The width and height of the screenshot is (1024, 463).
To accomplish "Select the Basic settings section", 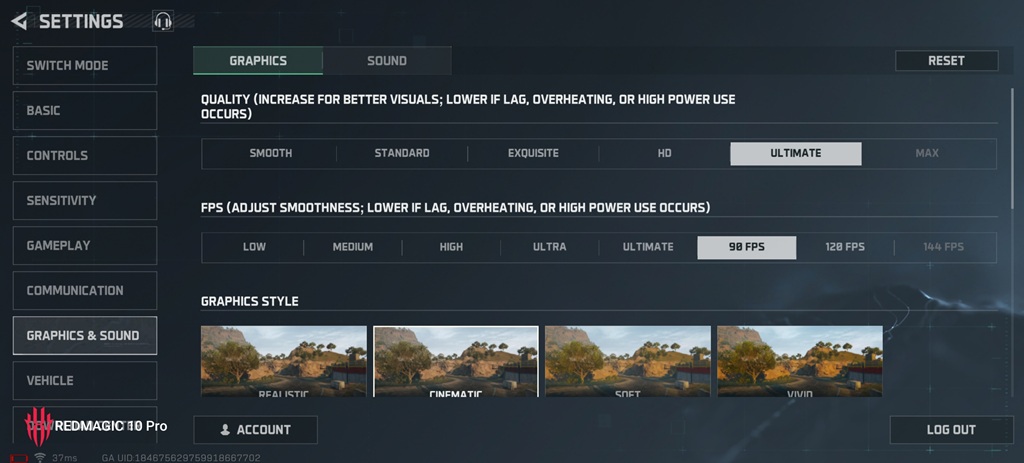I will (85, 111).
